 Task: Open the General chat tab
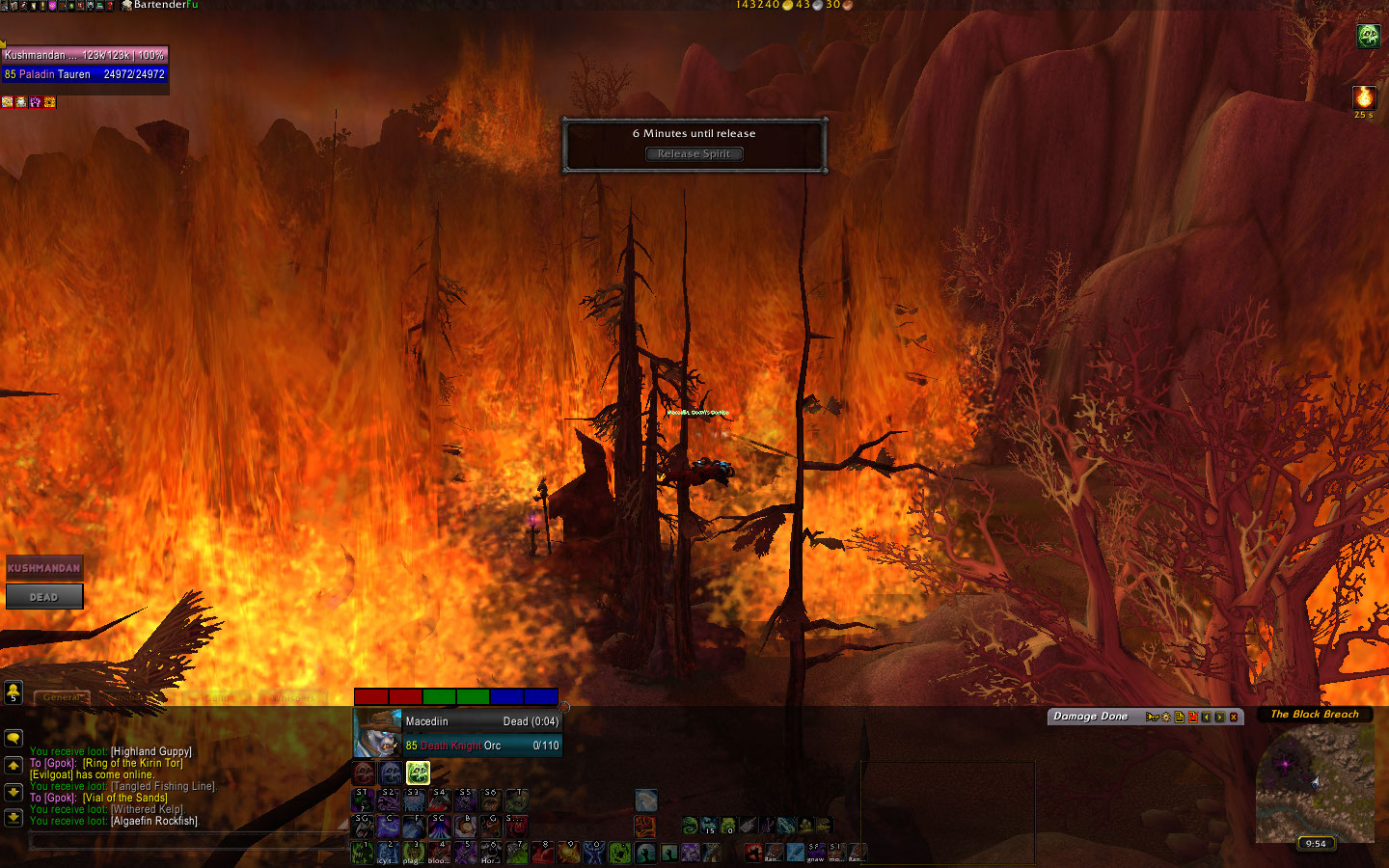click(62, 697)
